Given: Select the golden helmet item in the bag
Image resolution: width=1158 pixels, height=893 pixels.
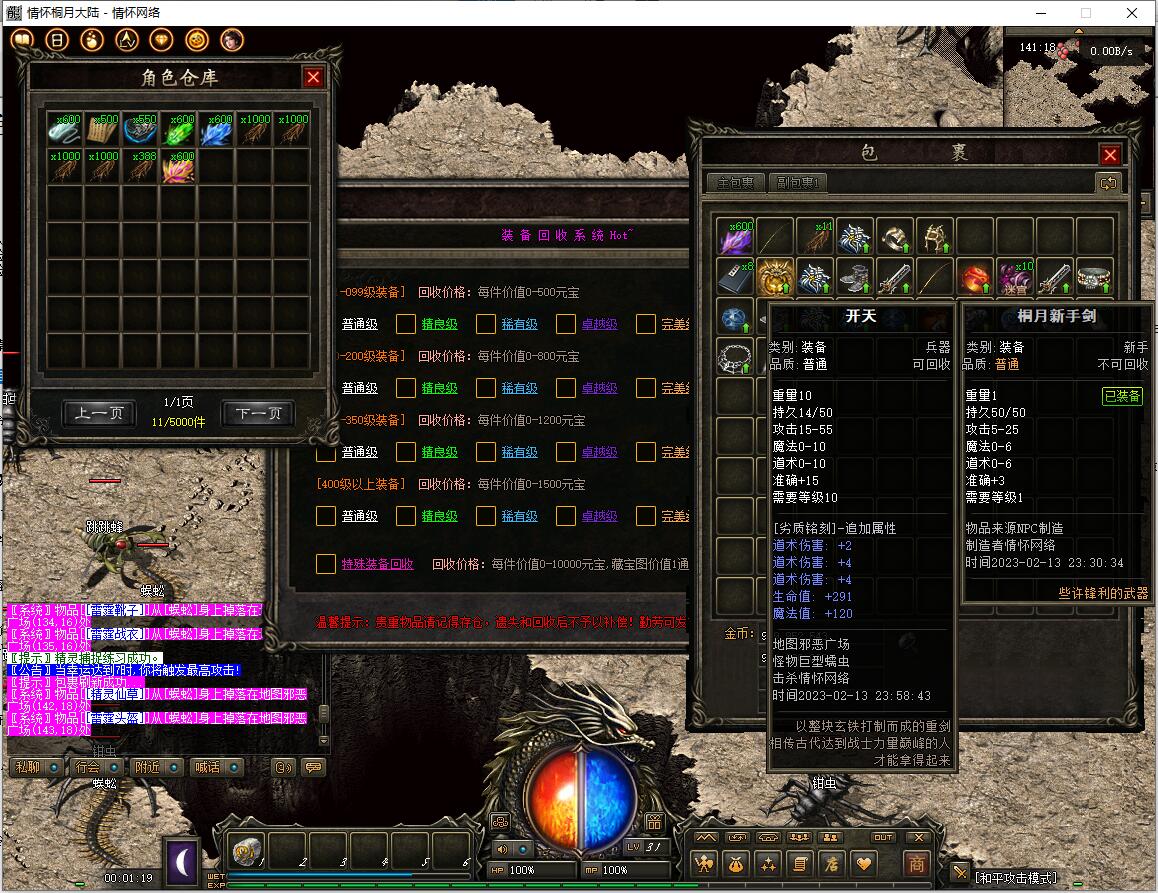Looking at the screenshot, I should click(x=775, y=276).
